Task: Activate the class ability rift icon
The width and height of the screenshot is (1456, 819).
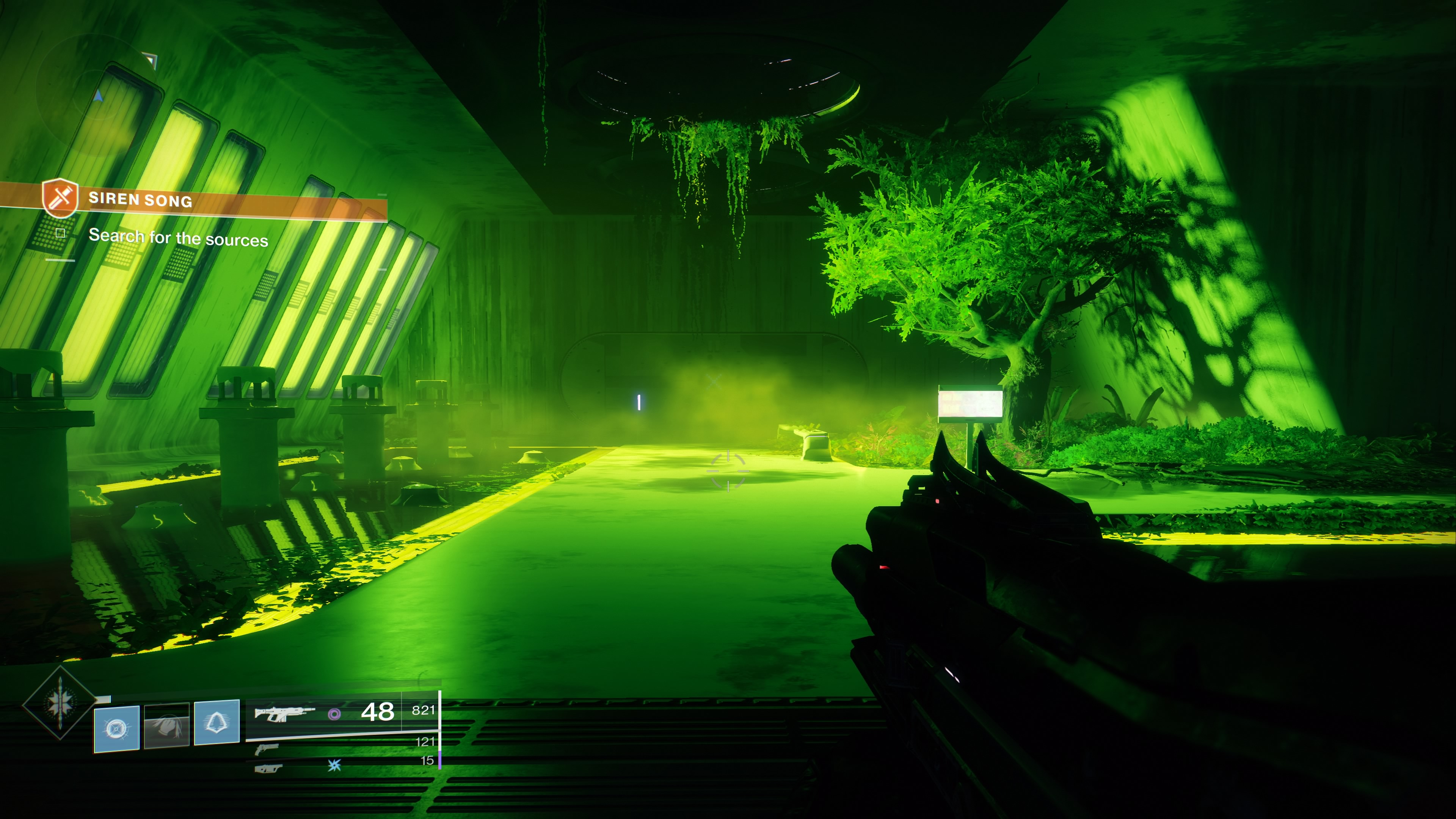Action: pyautogui.click(x=217, y=723)
